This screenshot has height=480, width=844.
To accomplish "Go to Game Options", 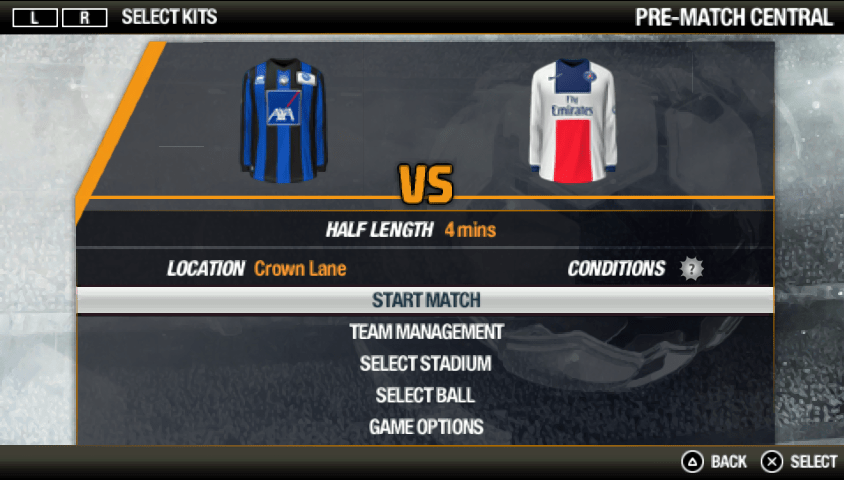I will [426, 427].
